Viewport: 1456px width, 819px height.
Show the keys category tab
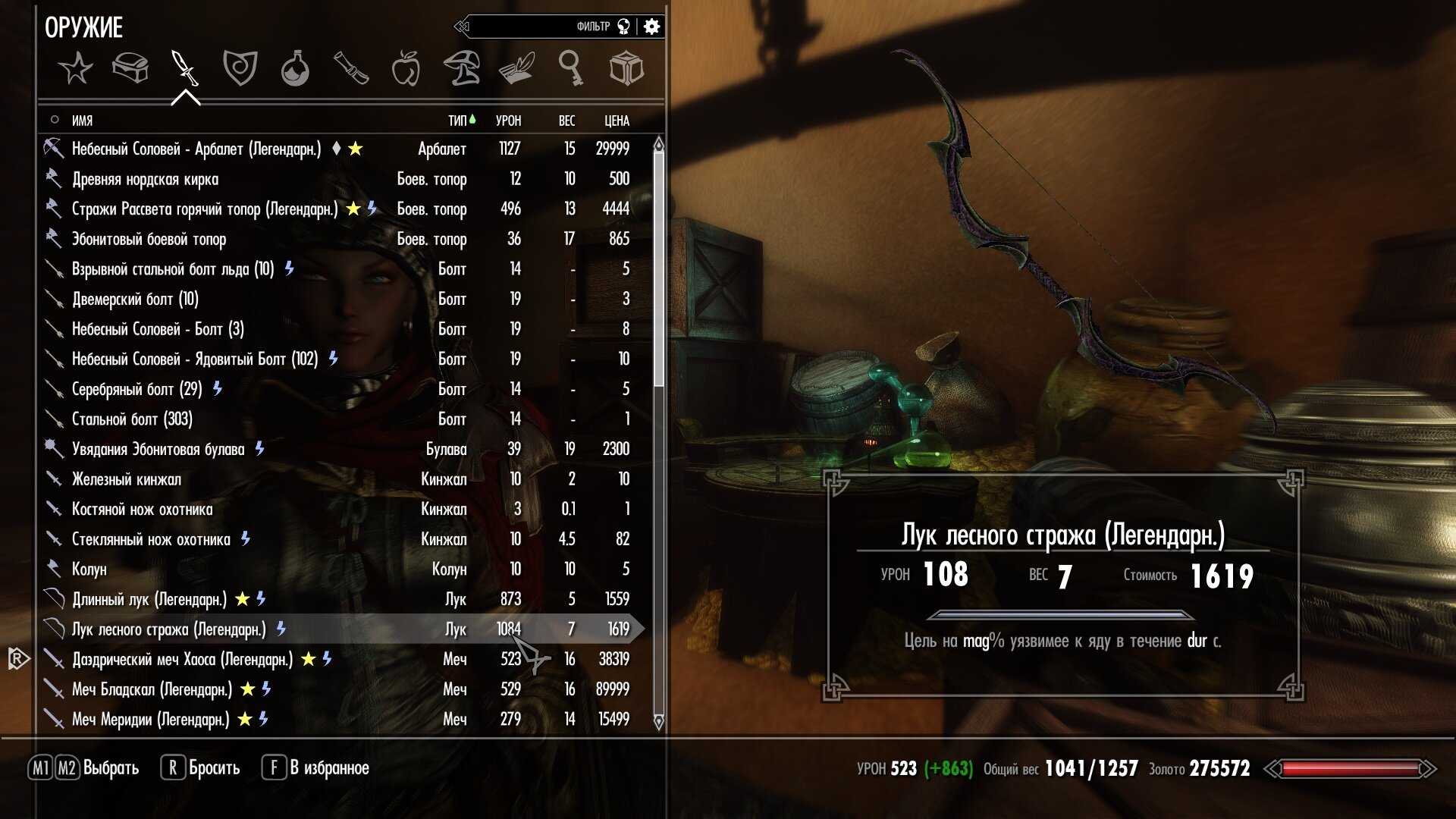click(570, 69)
